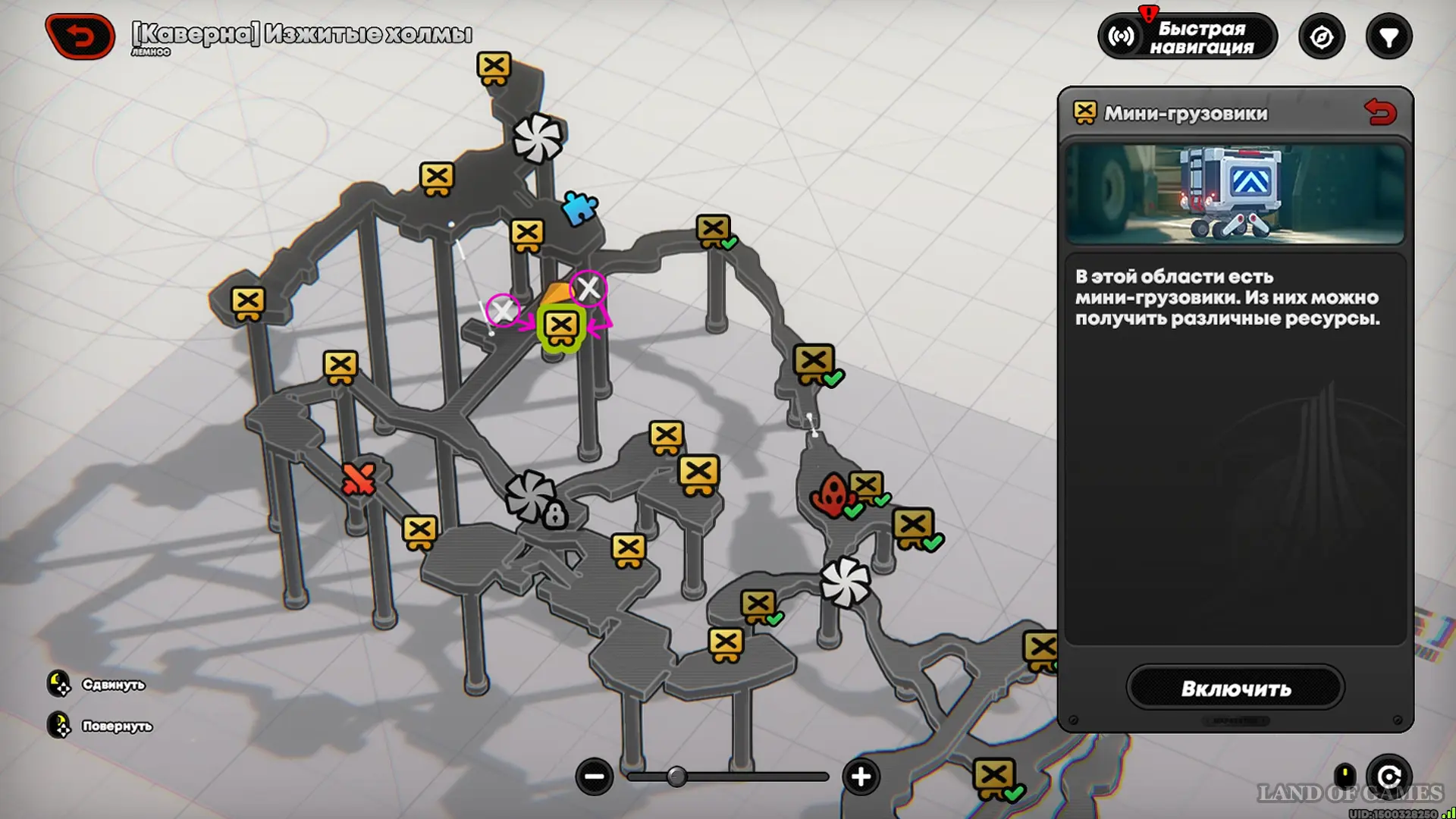
Task: Select the red crossed swords marker
Action: point(359,479)
